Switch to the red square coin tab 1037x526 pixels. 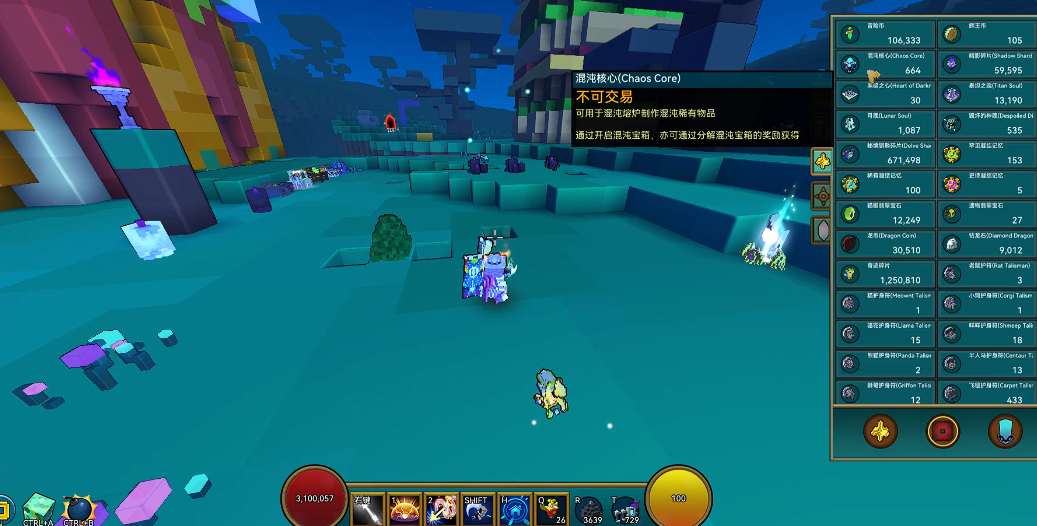coord(942,431)
